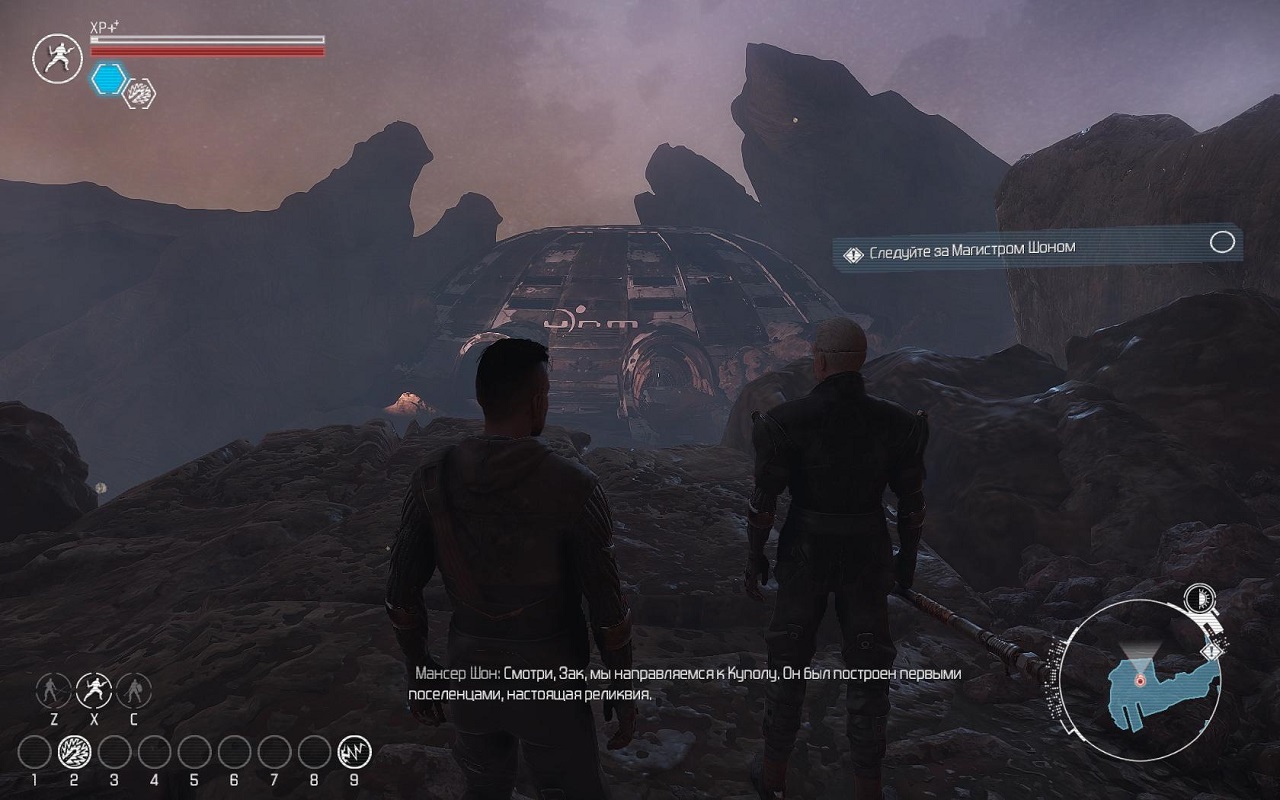
Task: Open the circular minimap
Action: pos(1138,678)
